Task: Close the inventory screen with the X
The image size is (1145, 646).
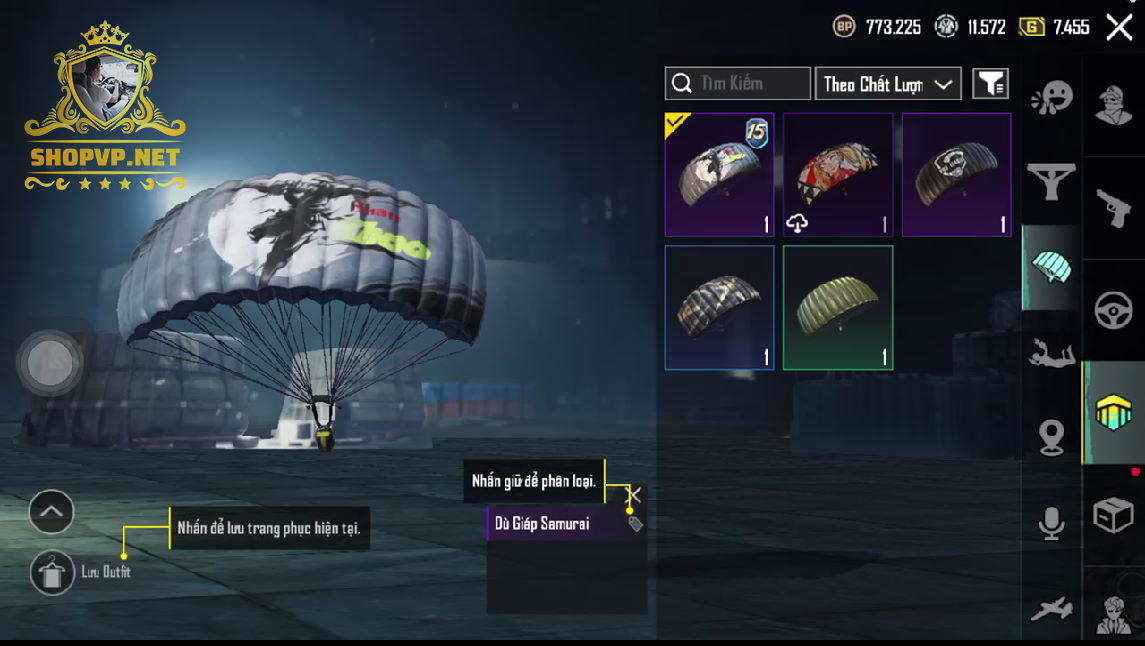Action: point(1119,27)
